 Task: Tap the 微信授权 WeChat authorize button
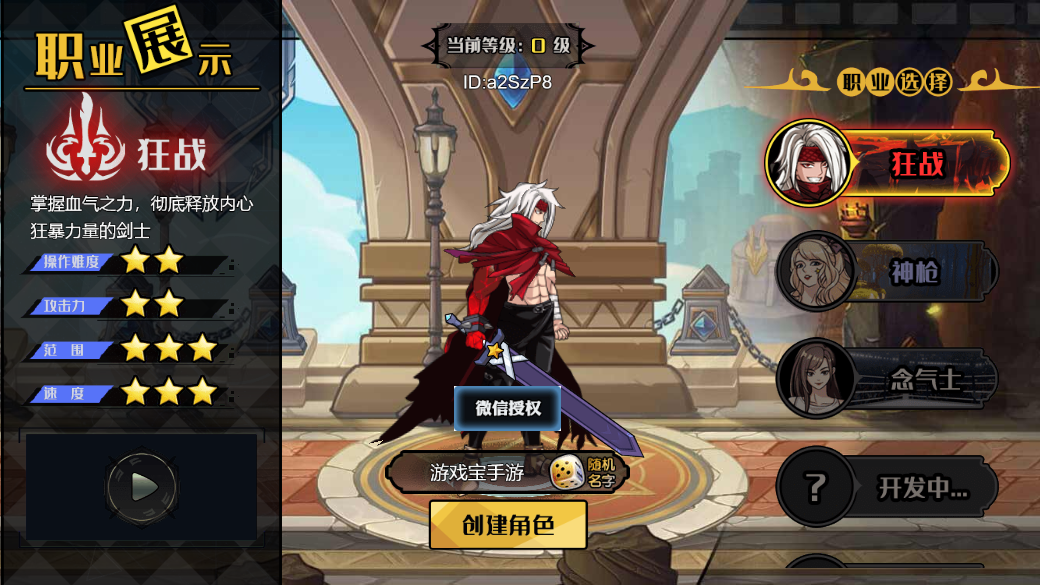tap(507, 408)
